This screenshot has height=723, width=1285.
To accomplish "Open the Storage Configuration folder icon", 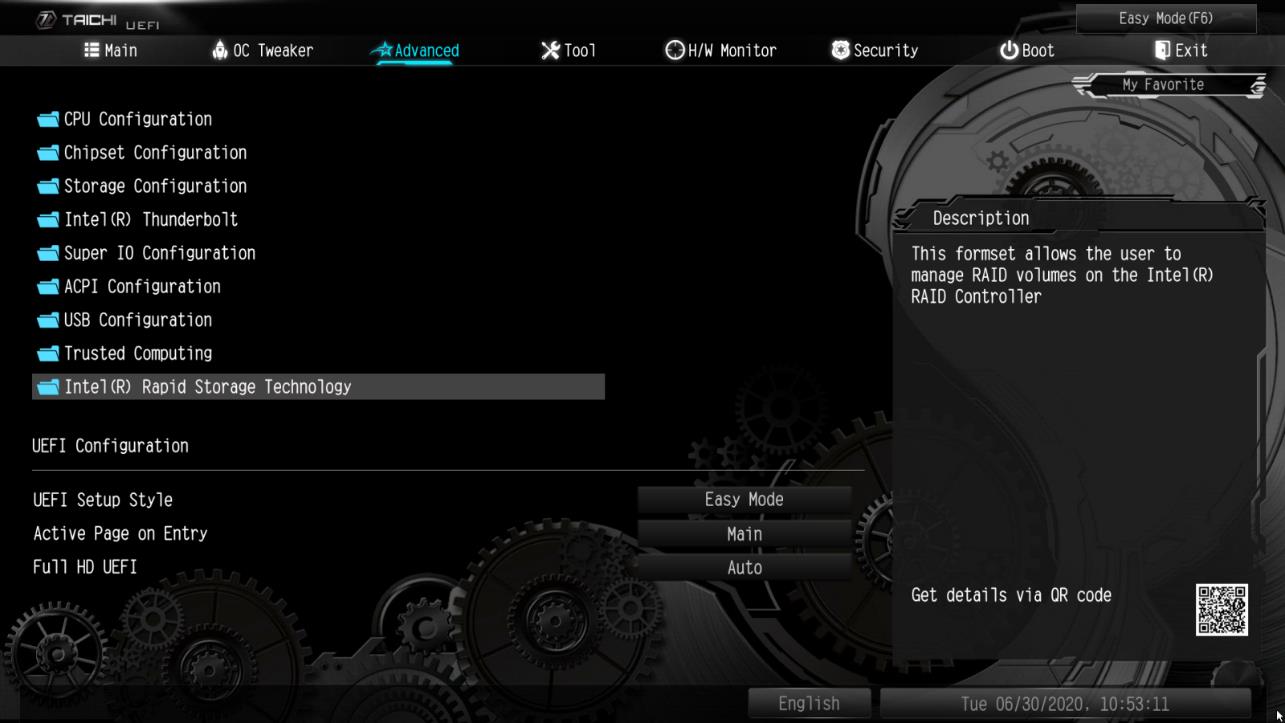I will pos(46,185).
